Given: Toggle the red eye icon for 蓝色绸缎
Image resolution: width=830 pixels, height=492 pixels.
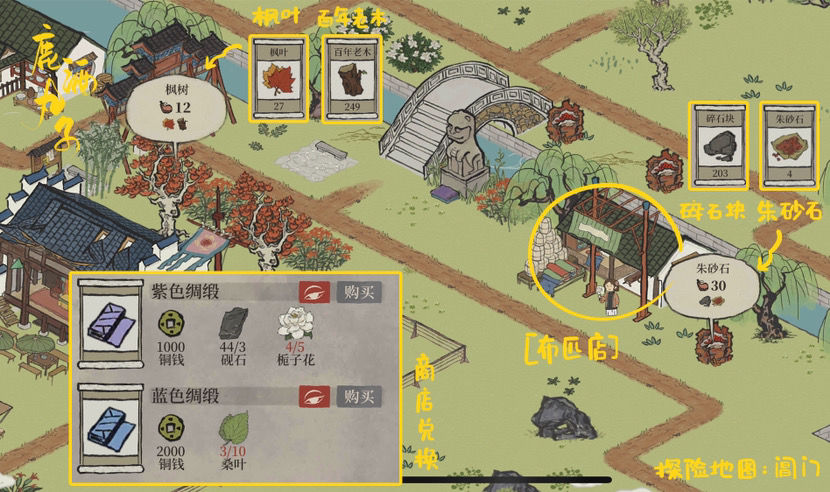Looking at the screenshot, I should click(314, 396).
